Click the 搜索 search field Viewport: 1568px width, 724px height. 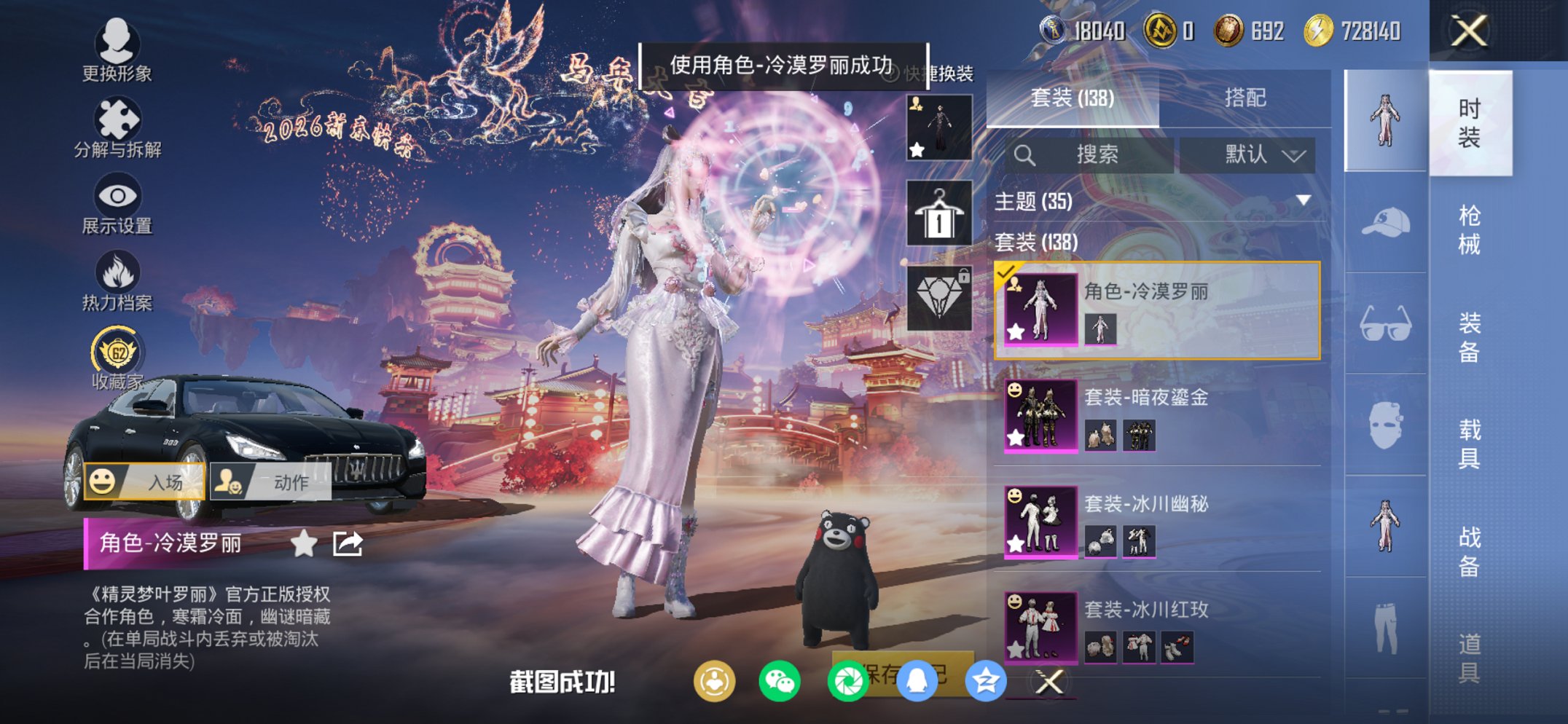tap(1098, 155)
